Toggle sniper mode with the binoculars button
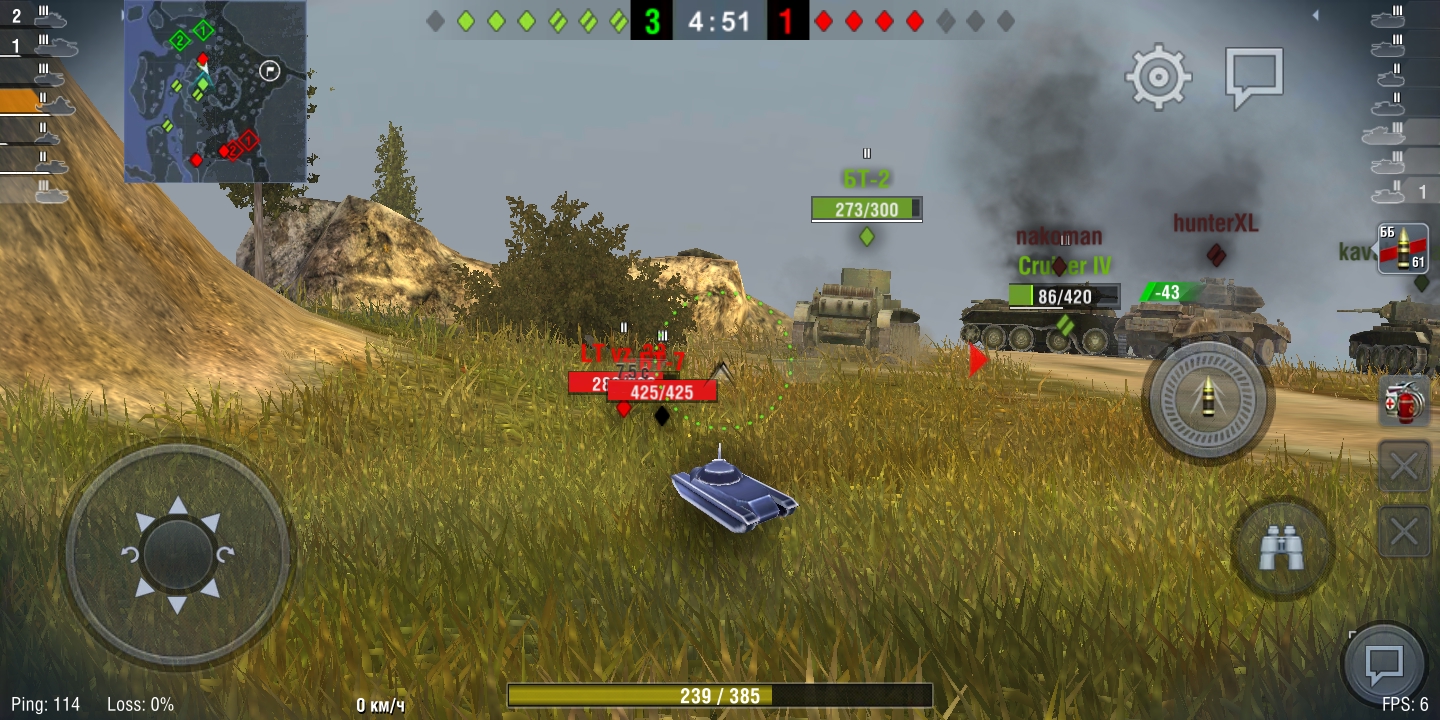 pyautogui.click(x=1281, y=548)
